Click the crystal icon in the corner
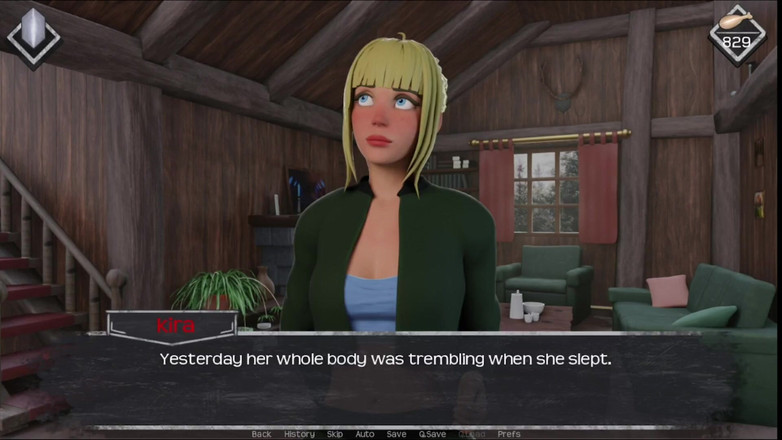This screenshot has height=440, width=782. click(34, 35)
